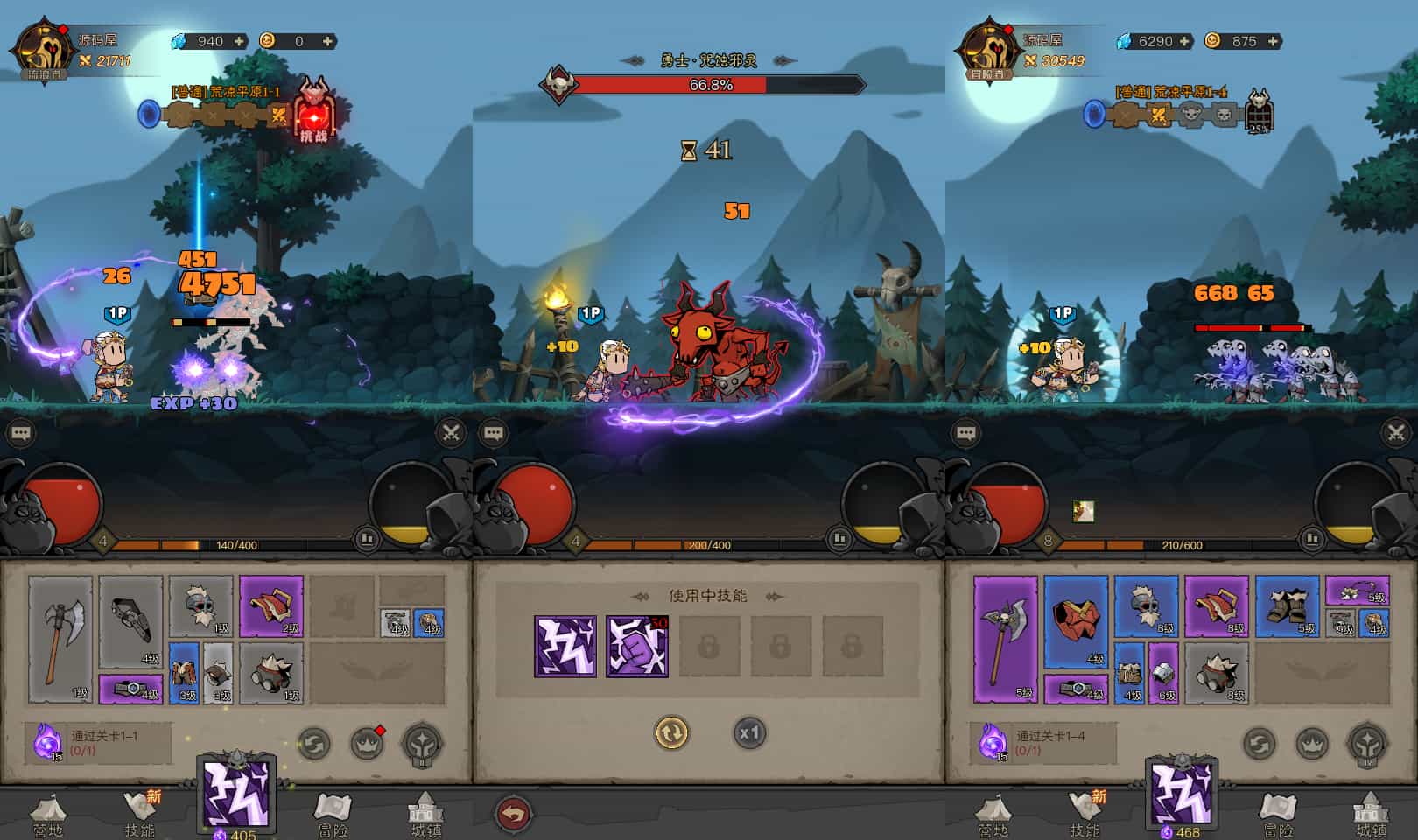Open the helmet emblem icon
Image resolution: width=1418 pixels, height=840 pixels.
pyautogui.click(x=422, y=745)
